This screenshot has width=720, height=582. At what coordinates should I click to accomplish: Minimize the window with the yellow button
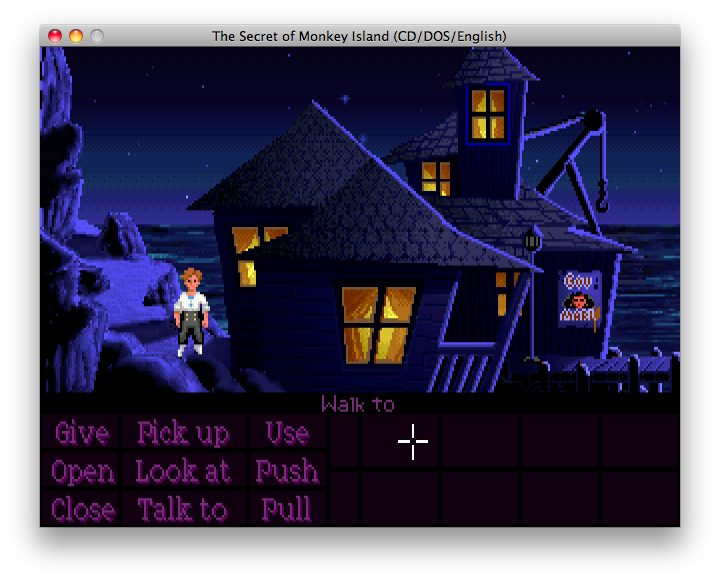click(x=76, y=36)
